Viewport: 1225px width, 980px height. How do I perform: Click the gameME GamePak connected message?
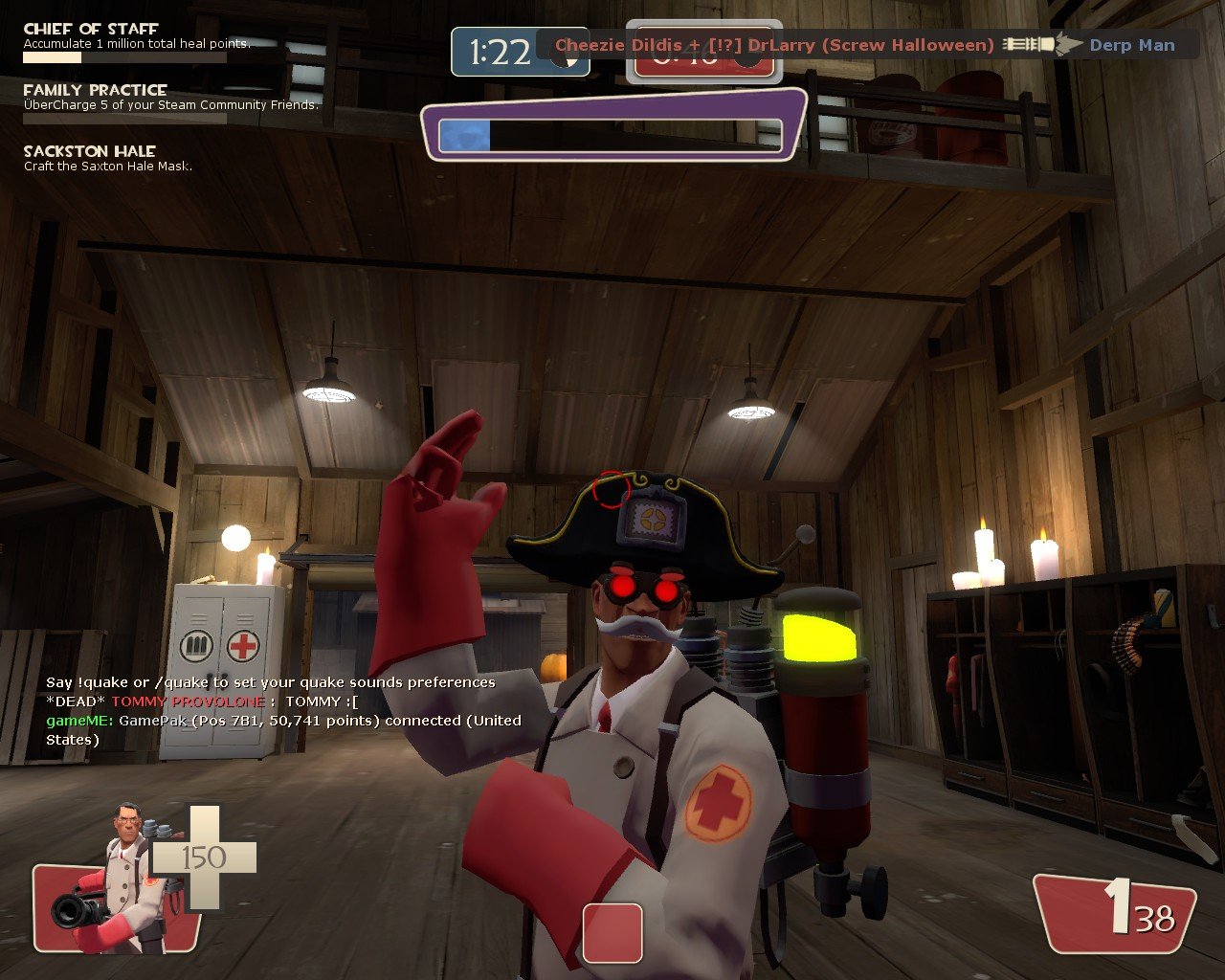click(283, 729)
